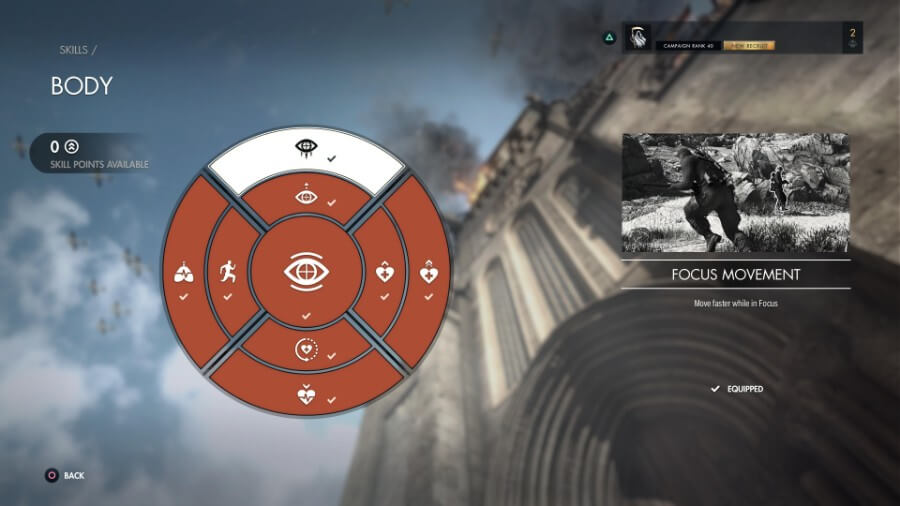Choose the central large eye skill
The height and width of the screenshot is (506, 900).
(x=306, y=272)
